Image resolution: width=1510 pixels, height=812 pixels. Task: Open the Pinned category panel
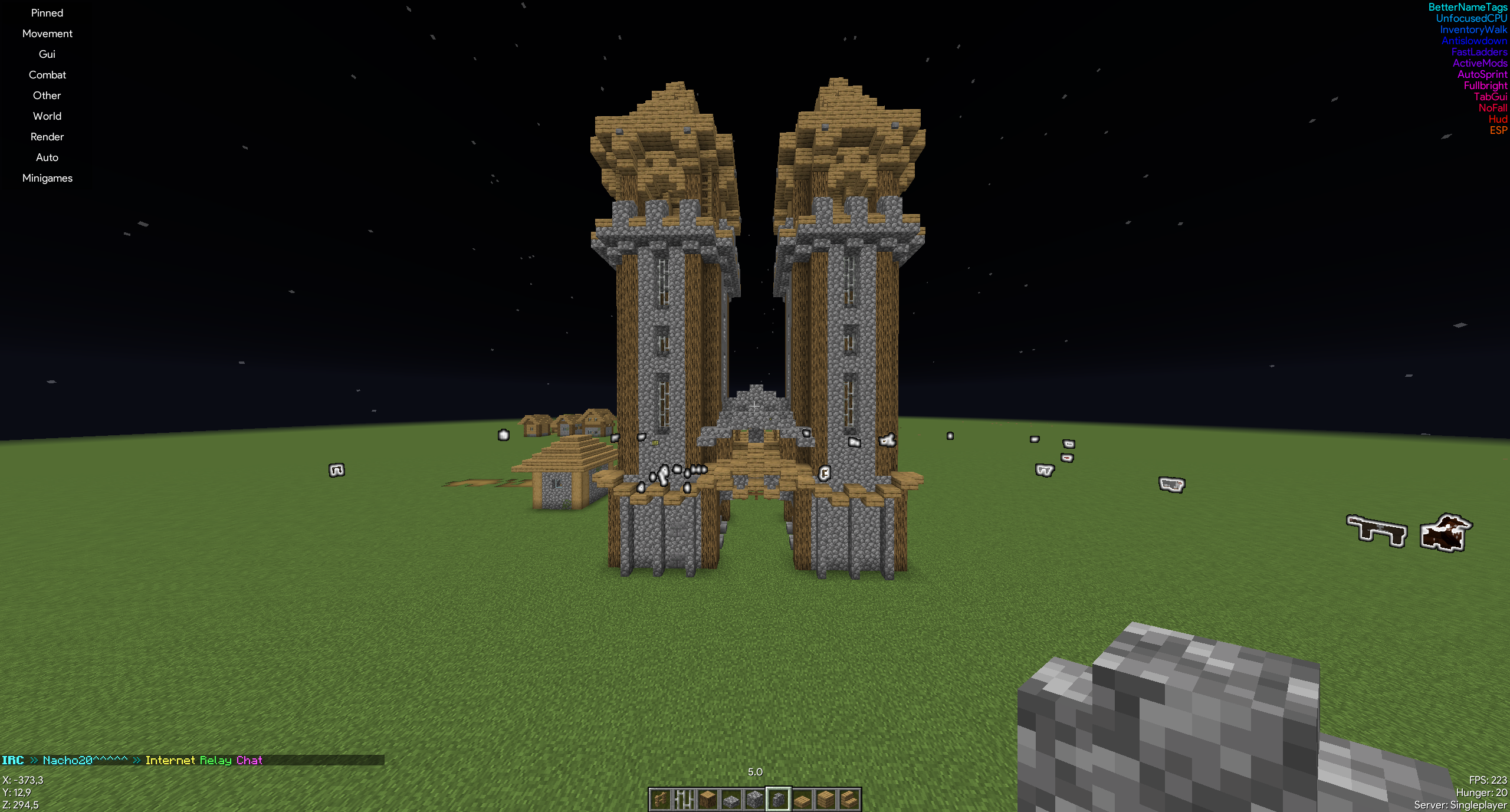tap(47, 13)
